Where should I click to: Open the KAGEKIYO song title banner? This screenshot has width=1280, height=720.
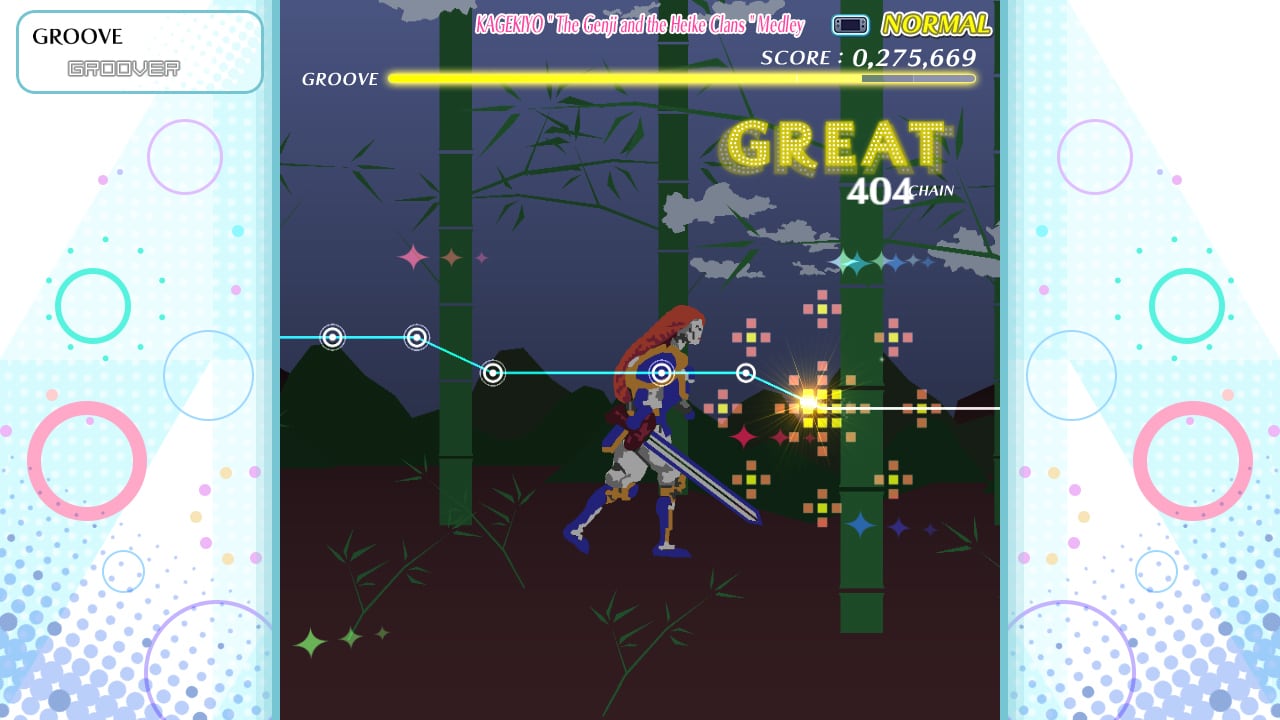pos(638,25)
